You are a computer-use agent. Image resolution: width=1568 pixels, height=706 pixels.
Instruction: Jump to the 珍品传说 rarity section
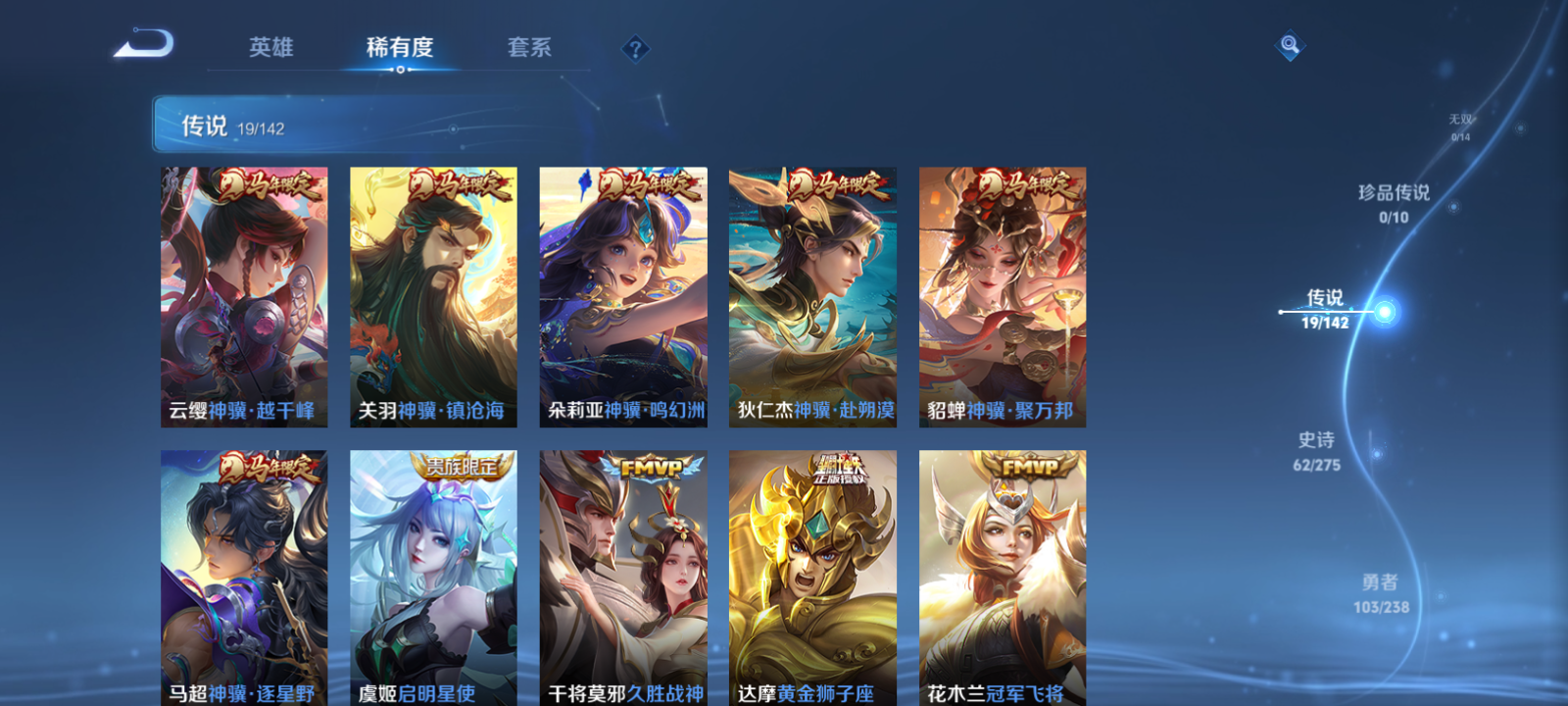[1395, 204]
